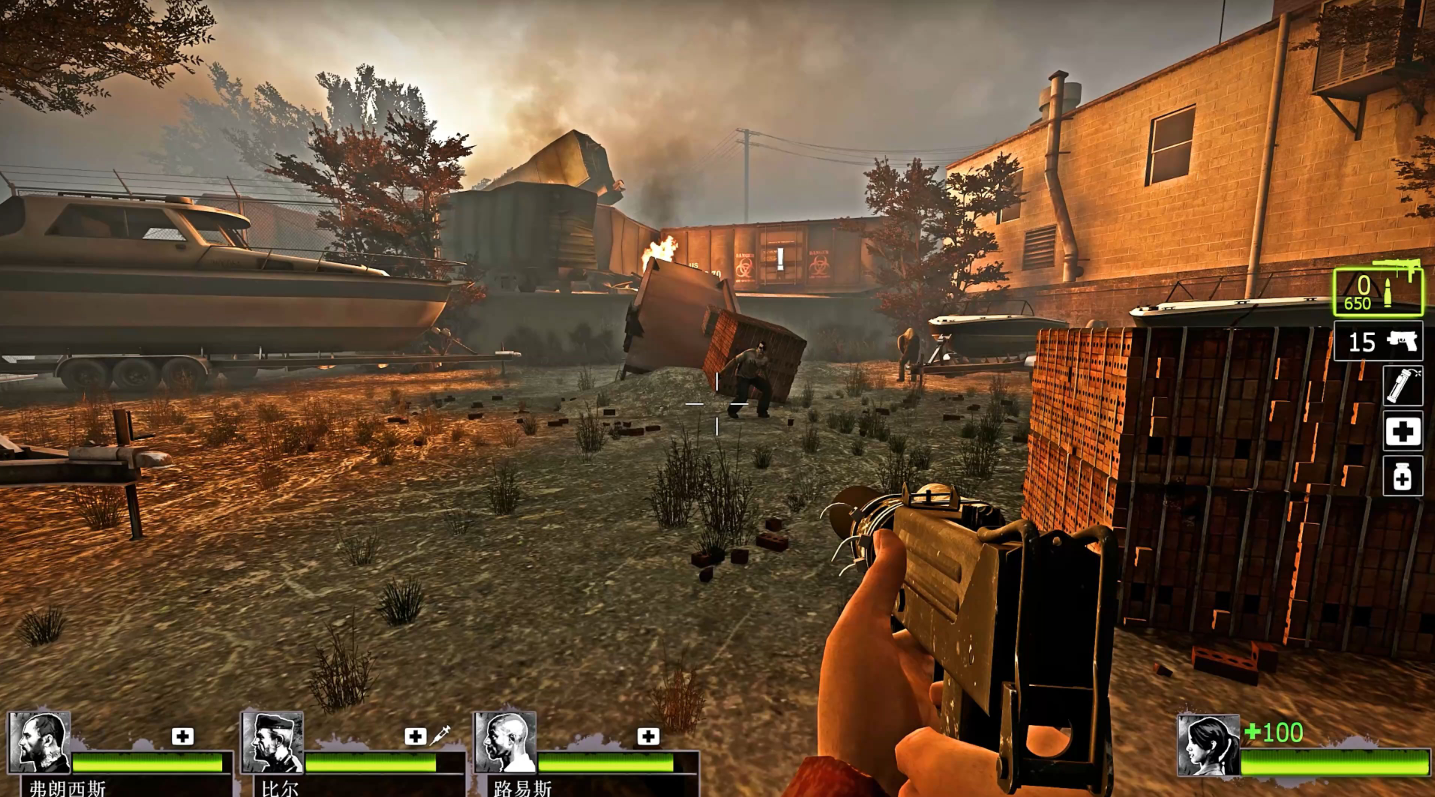Click Louis's teammate portrait (路易斯)
Image resolution: width=1435 pixels, height=797 pixels.
tap(505, 742)
